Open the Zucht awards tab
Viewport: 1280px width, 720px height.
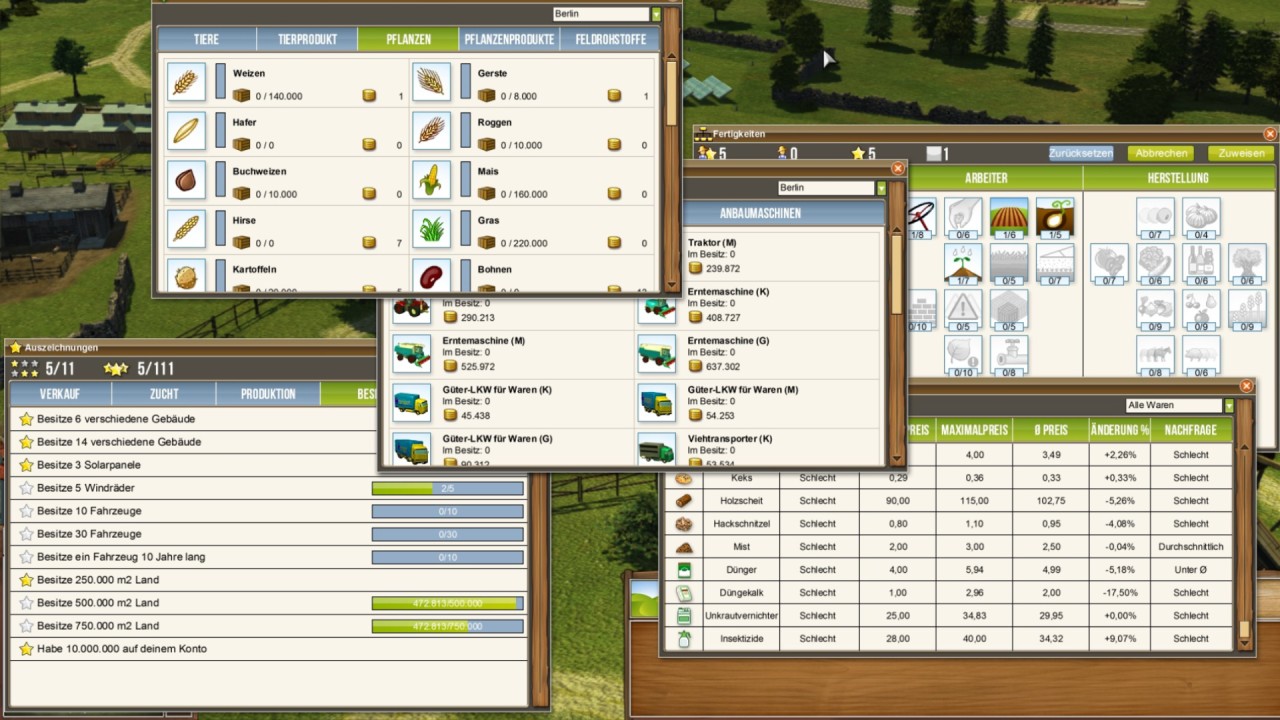[x=164, y=394]
